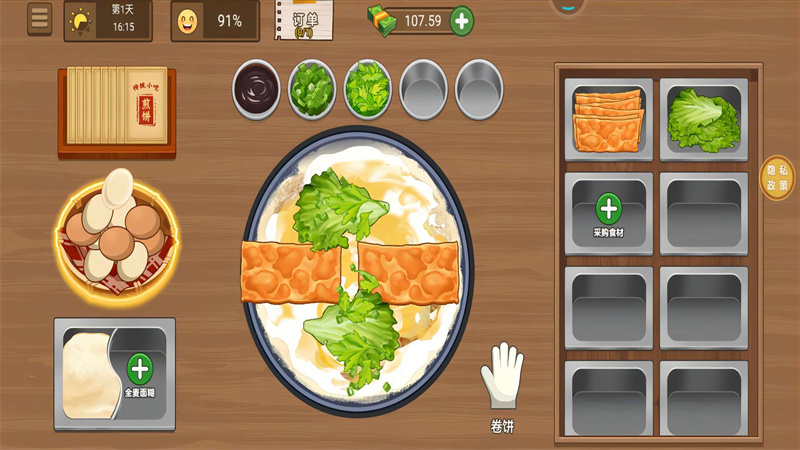Open the privacy policy badge
The image size is (800, 450).
coord(777,178)
